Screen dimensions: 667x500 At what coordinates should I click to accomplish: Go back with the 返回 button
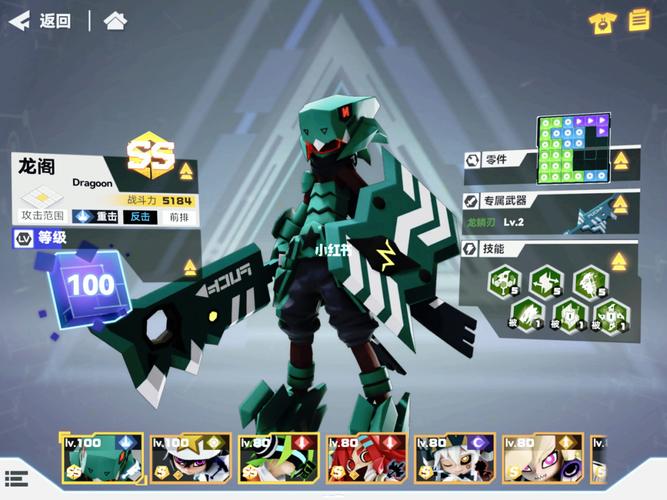(40, 21)
